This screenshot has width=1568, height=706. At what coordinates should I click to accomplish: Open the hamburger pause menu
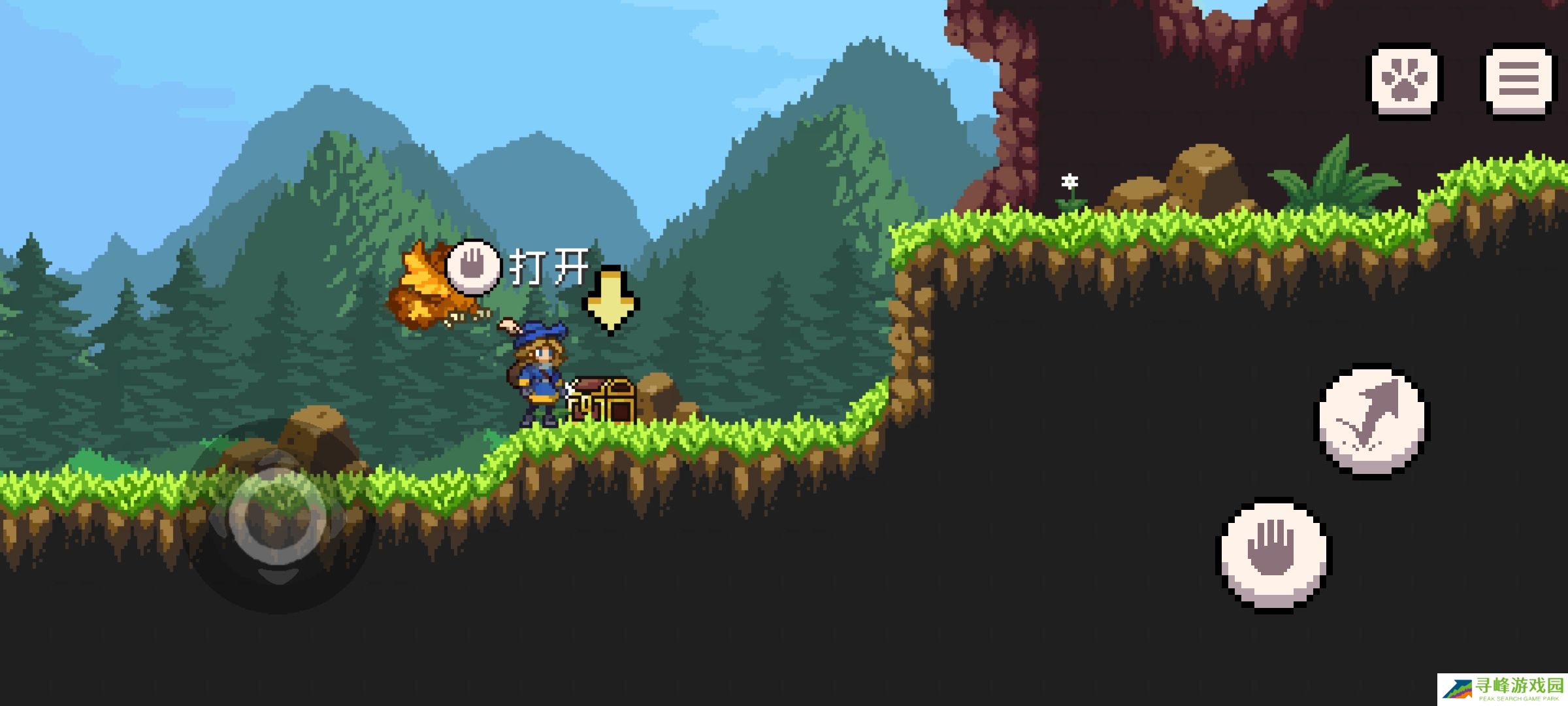1518,80
